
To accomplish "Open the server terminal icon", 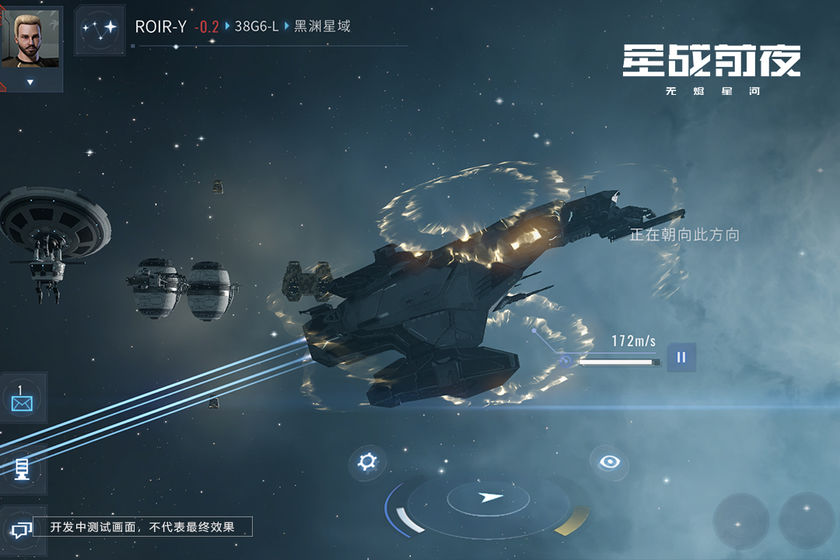I will pos(22,467).
